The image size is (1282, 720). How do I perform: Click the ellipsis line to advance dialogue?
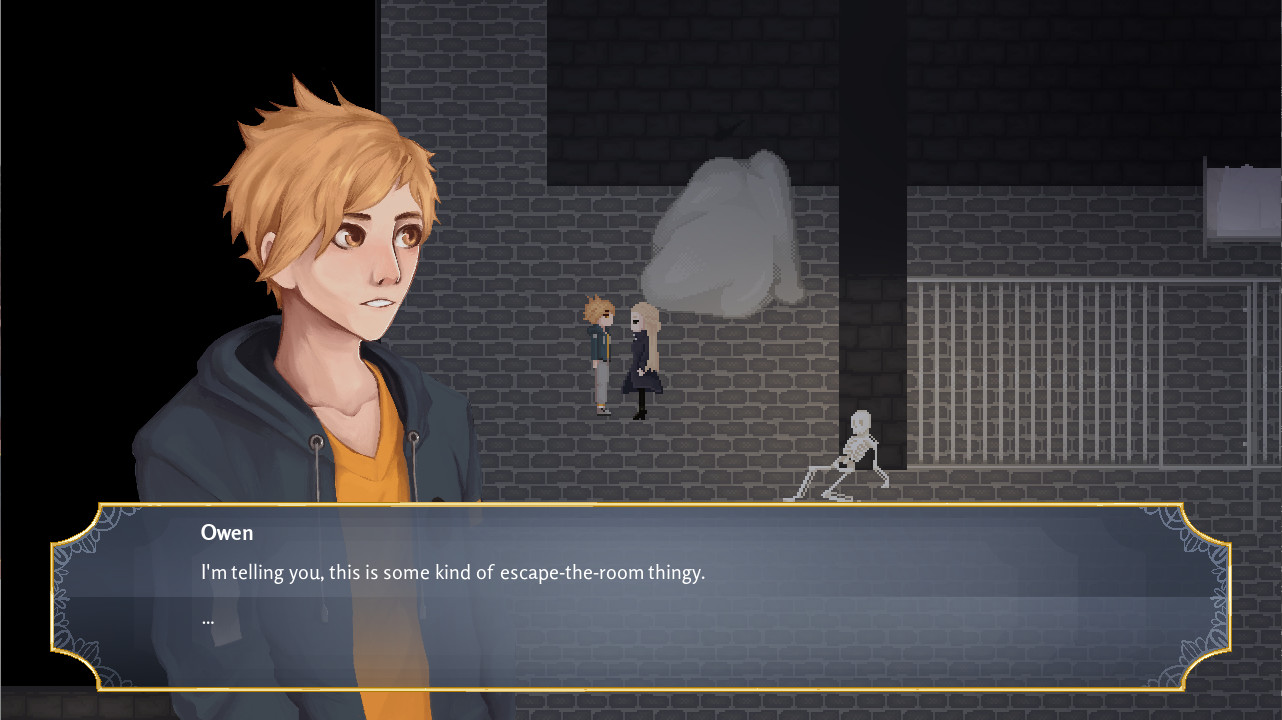[208, 618]
